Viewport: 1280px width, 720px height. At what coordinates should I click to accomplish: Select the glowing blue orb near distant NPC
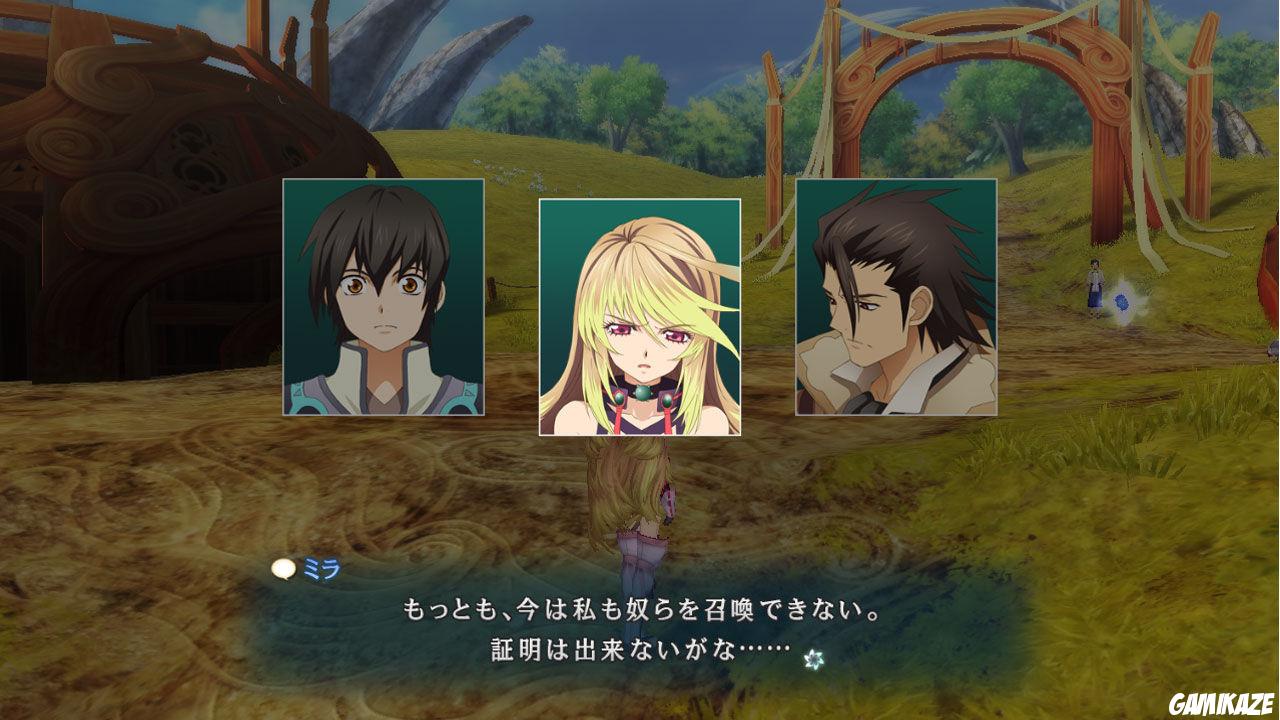(x=1120, y=302)
